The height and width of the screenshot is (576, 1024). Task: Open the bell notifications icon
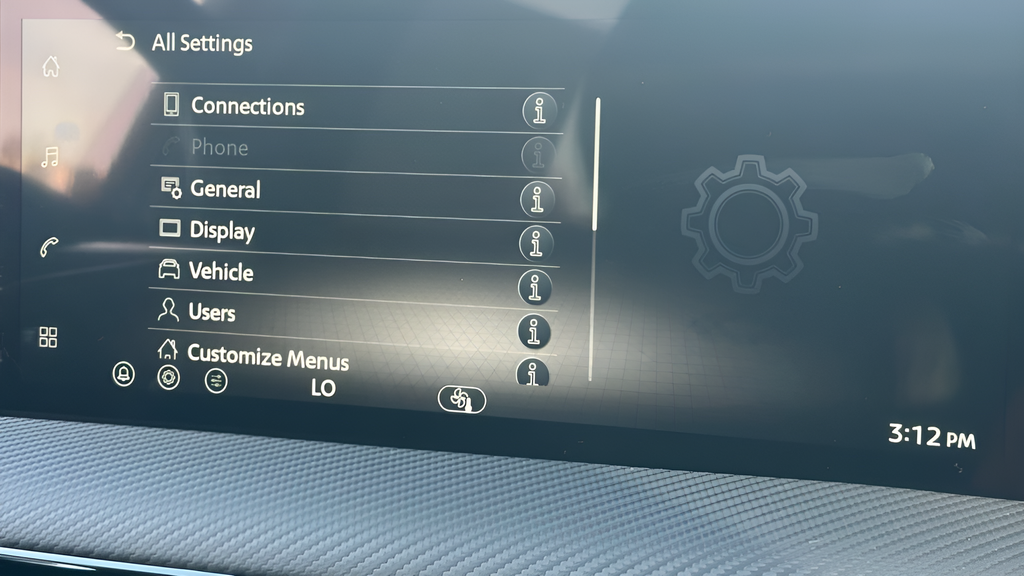pos(124,374)
